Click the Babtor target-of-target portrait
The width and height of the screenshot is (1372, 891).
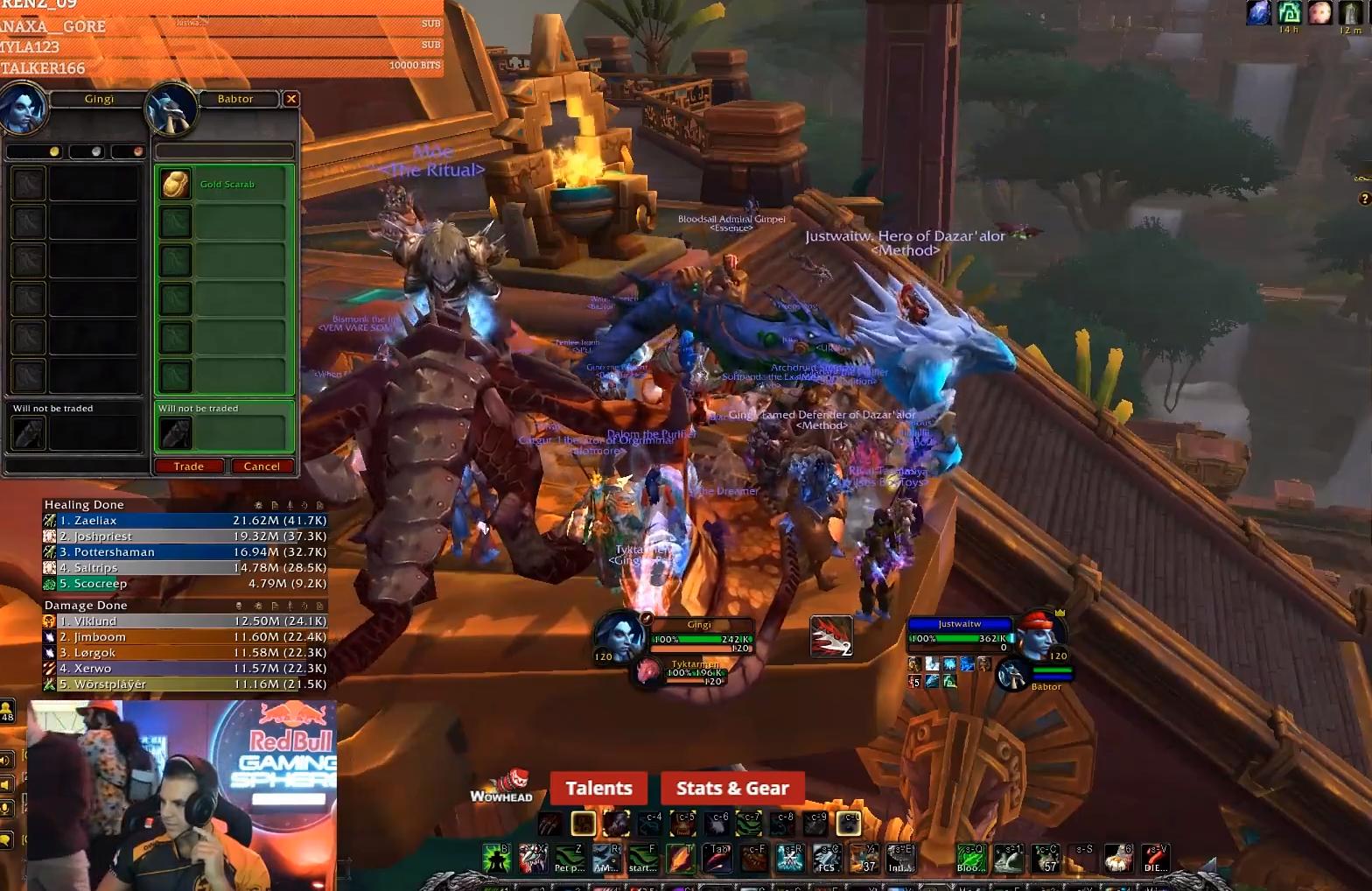1013,676
